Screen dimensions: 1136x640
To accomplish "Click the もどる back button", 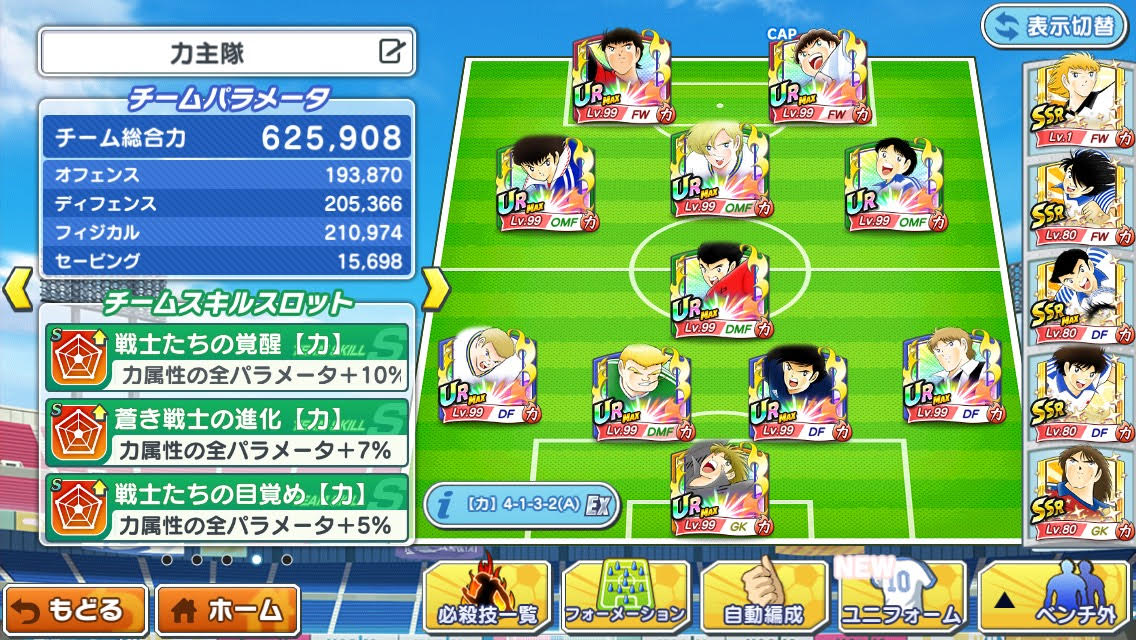I will click(76, 609).
